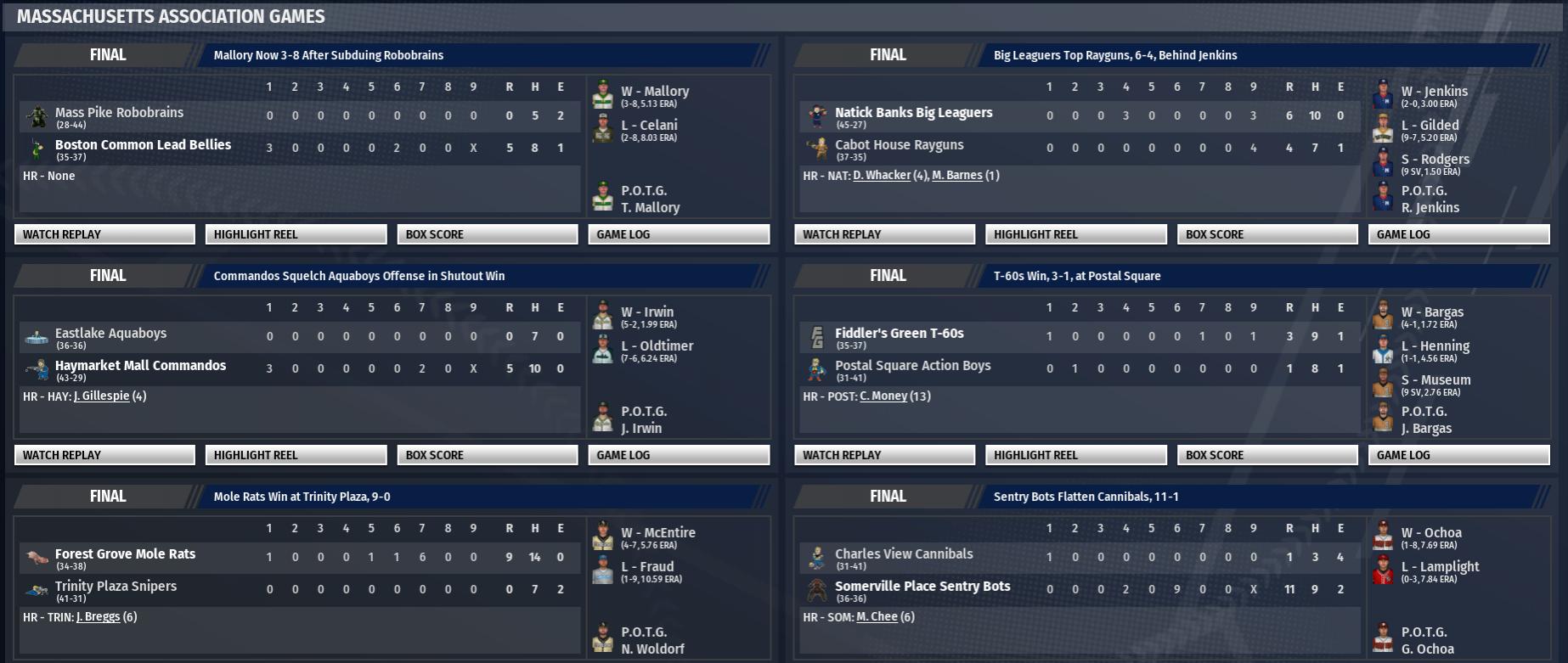The width and height of the screenshot is (1568, 663).
Task: Select J. Gillespie's player link
Action: (x=101, y=396)
